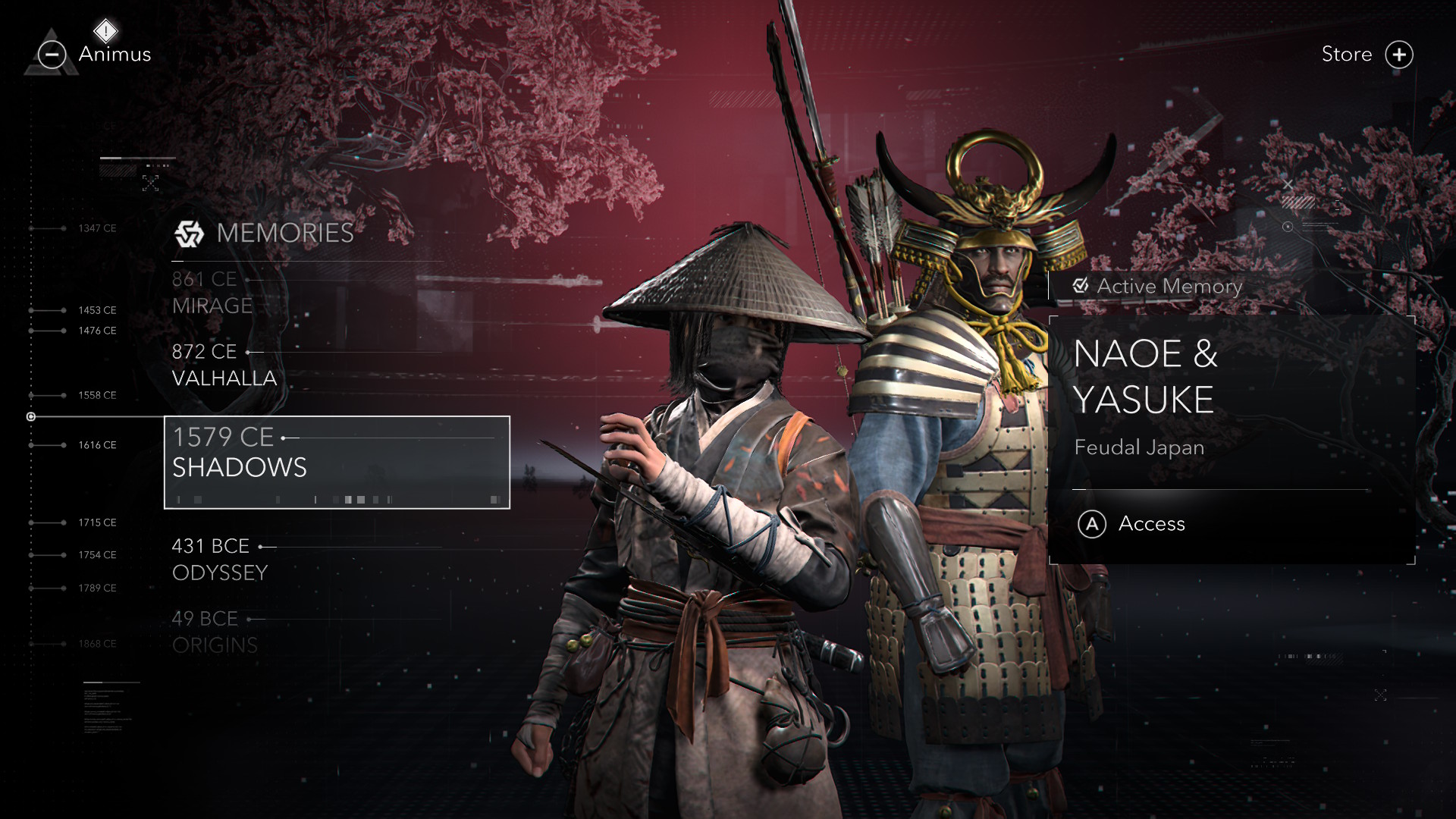Jump to 1789 CE on timeline

tap(97, 588)
